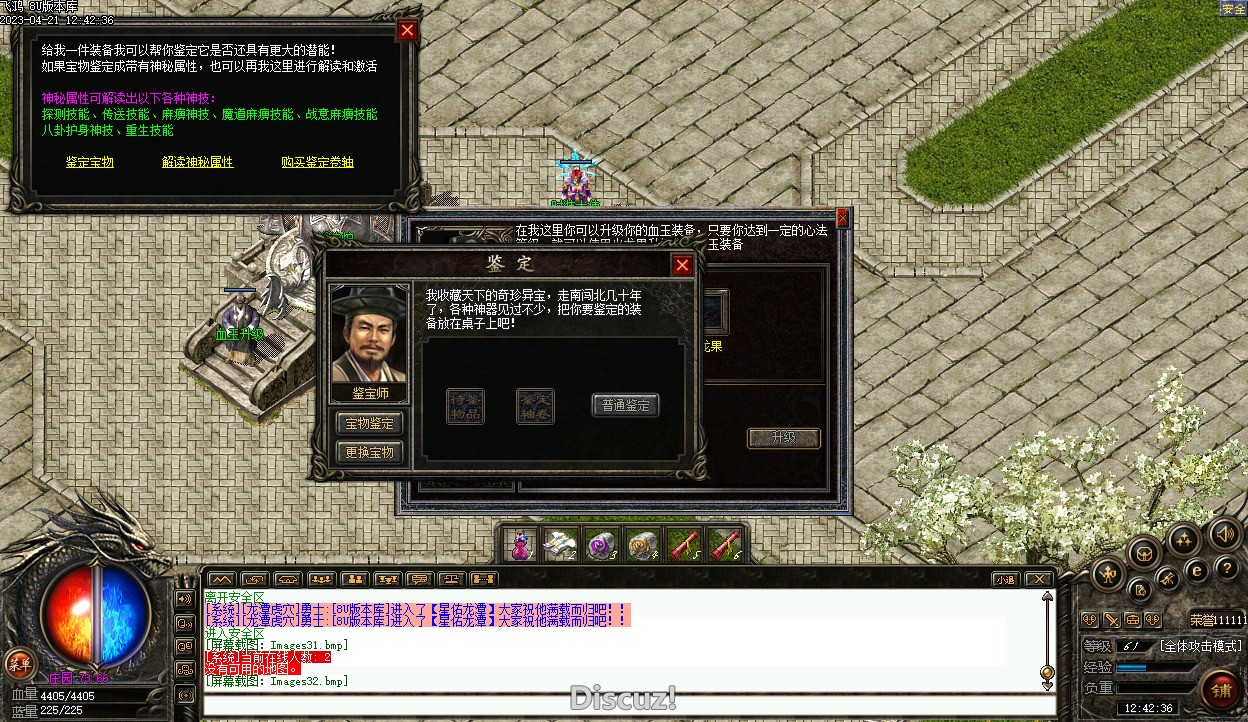Click the 小退 logout button
1248x722 pixels.
click(1005, 579)
